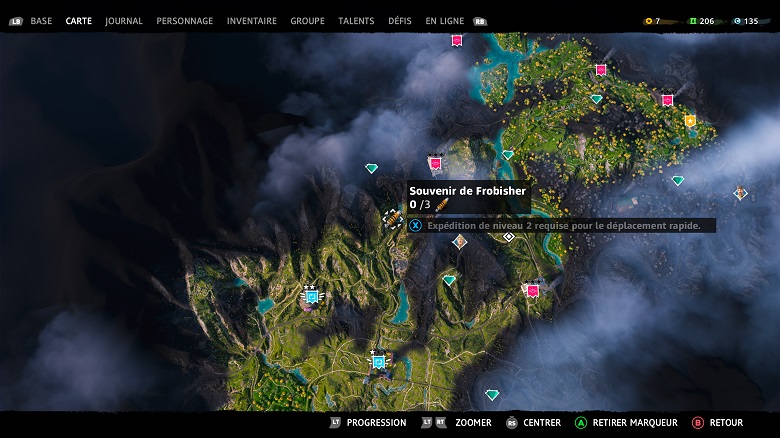This screenshot has width=780, height=438.
Task: Open the DÉFIS tab
Action: coord(400,21)
